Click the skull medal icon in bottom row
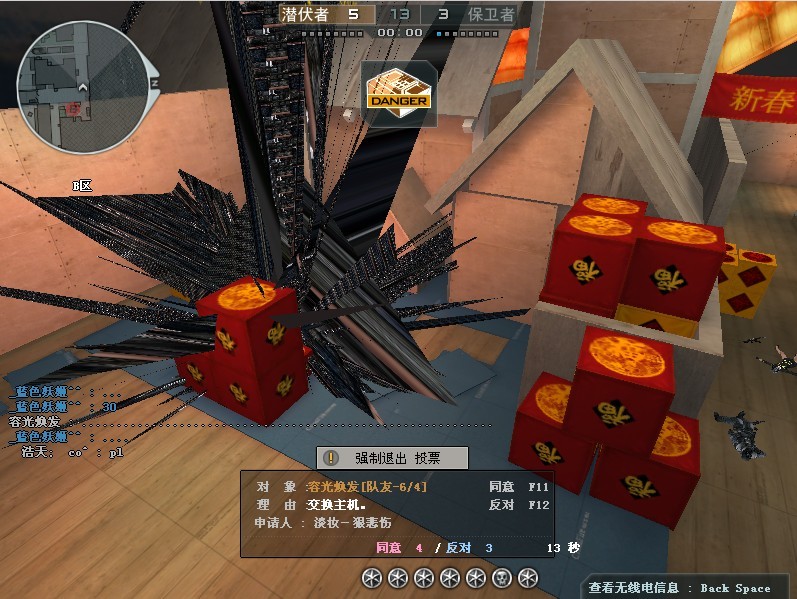This screenshot has height=599, width=797. coord(503,577)
